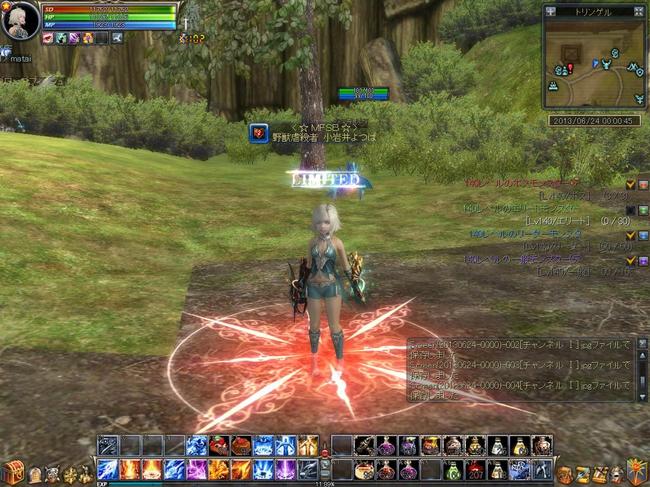This screenshot has height=487, width=650.
Task: Click the red lips buff icon
Action: 47,38
